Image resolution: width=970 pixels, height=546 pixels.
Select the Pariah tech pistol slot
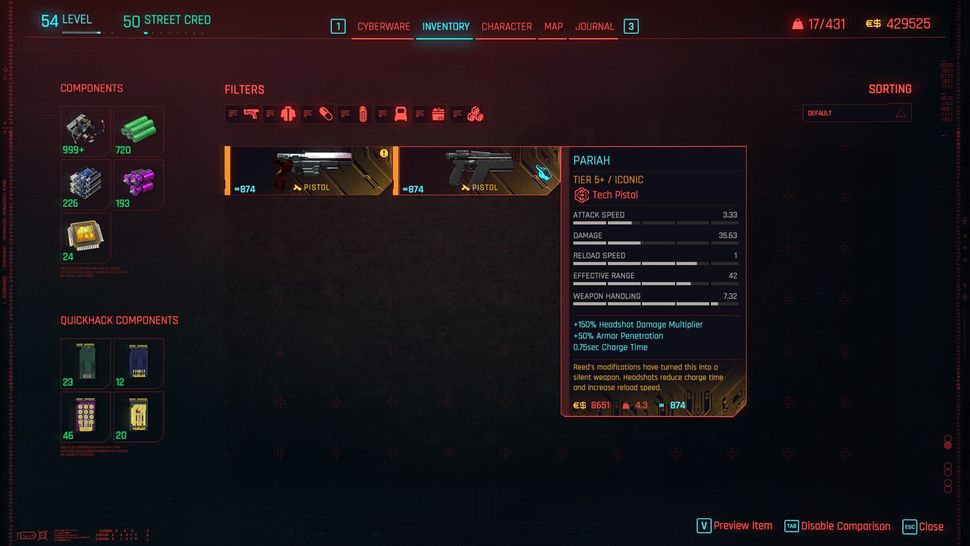point(476,170)
